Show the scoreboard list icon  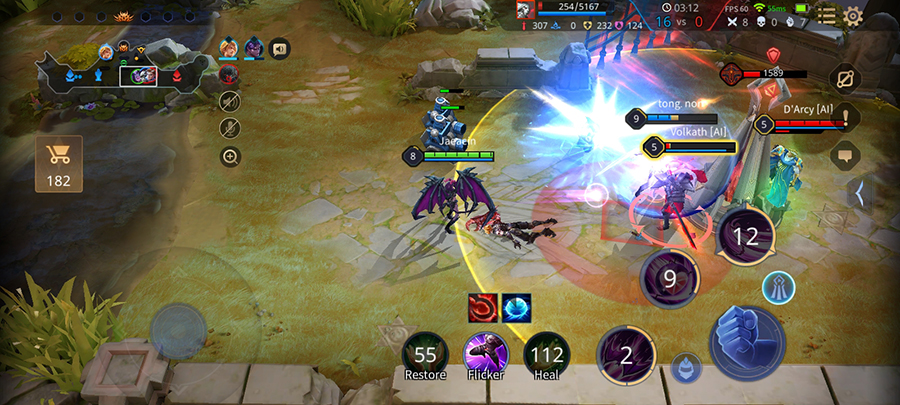[826, 15]
